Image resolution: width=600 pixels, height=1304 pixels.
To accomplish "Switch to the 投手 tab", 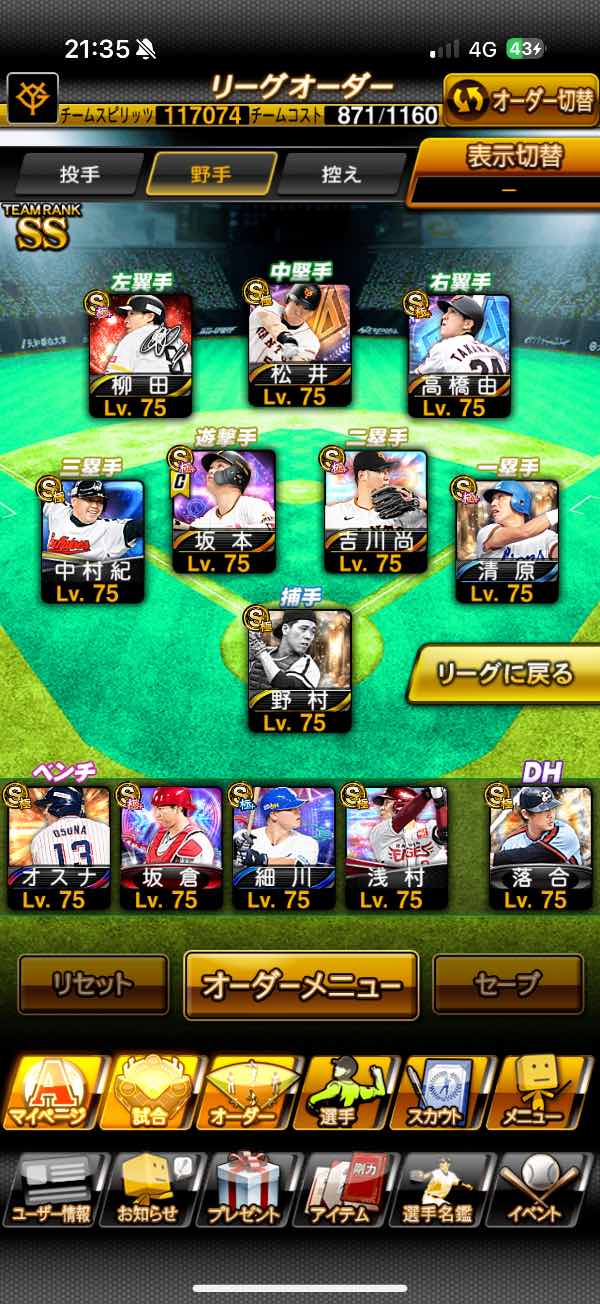I will coord(80,174).
